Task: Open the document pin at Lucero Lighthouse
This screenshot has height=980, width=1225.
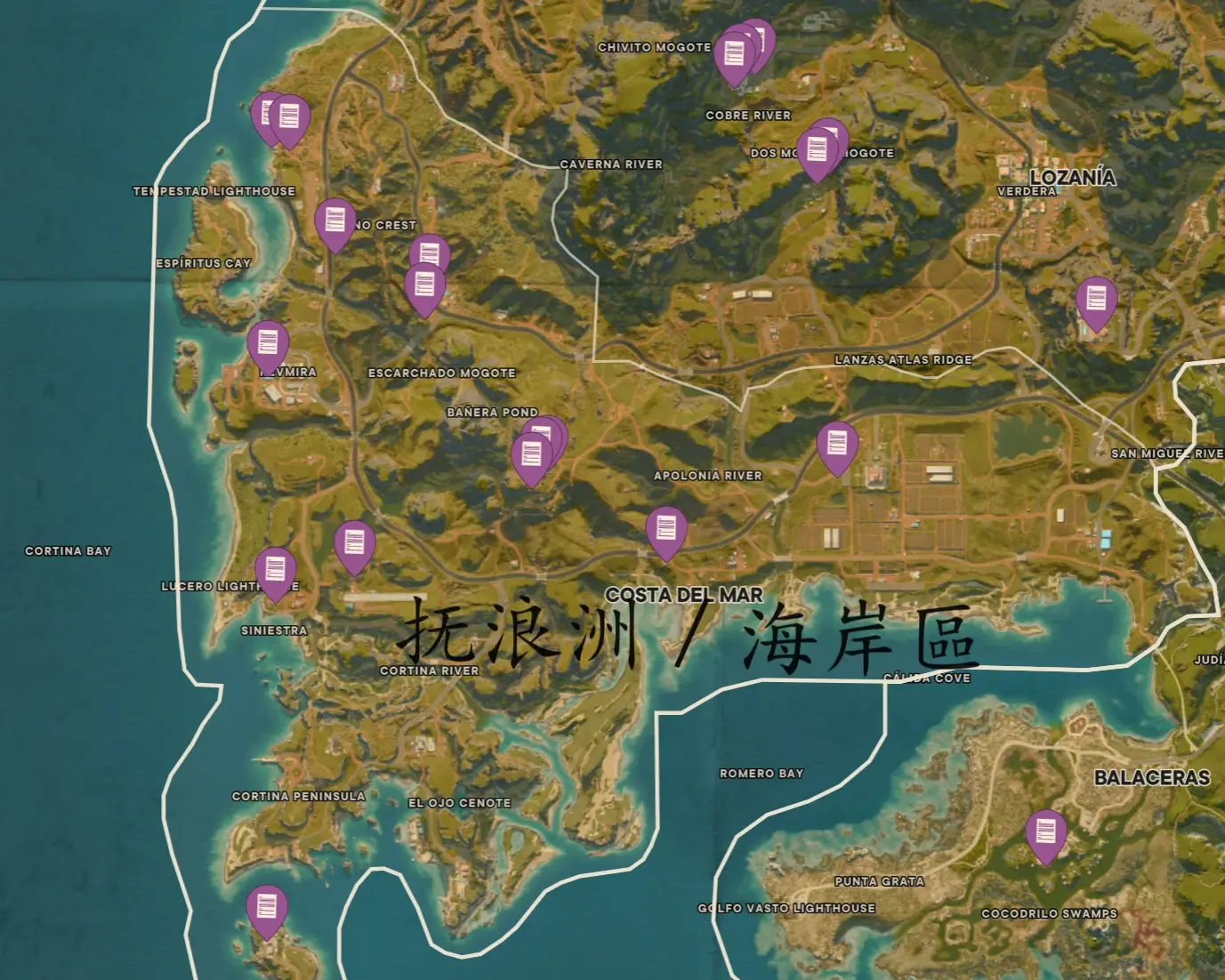Action: (277, 567)
